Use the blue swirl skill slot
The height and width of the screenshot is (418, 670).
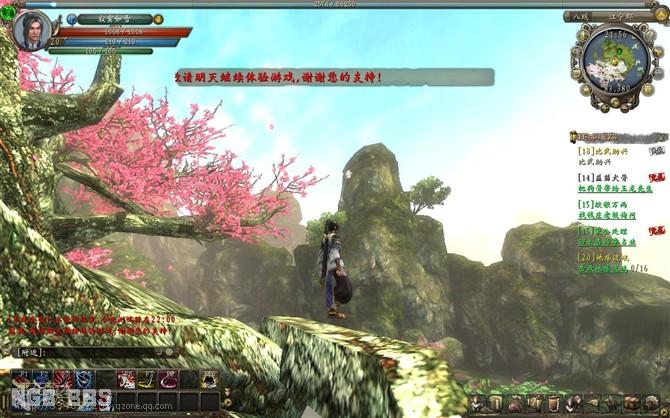85,379
